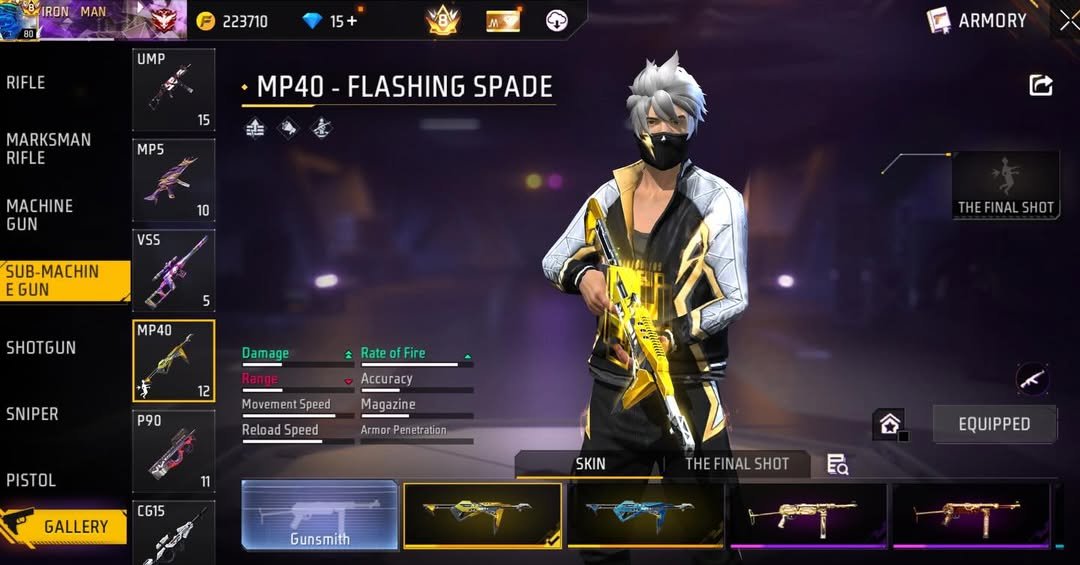Select the P90 weapon thumbnail
This screenshot has height=565, width=1080.
coord(173,451)
